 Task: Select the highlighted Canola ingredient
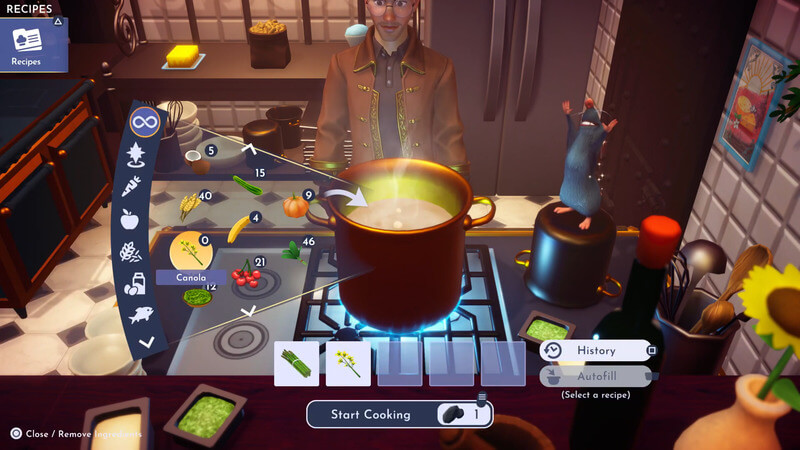[x=189, y=251]
